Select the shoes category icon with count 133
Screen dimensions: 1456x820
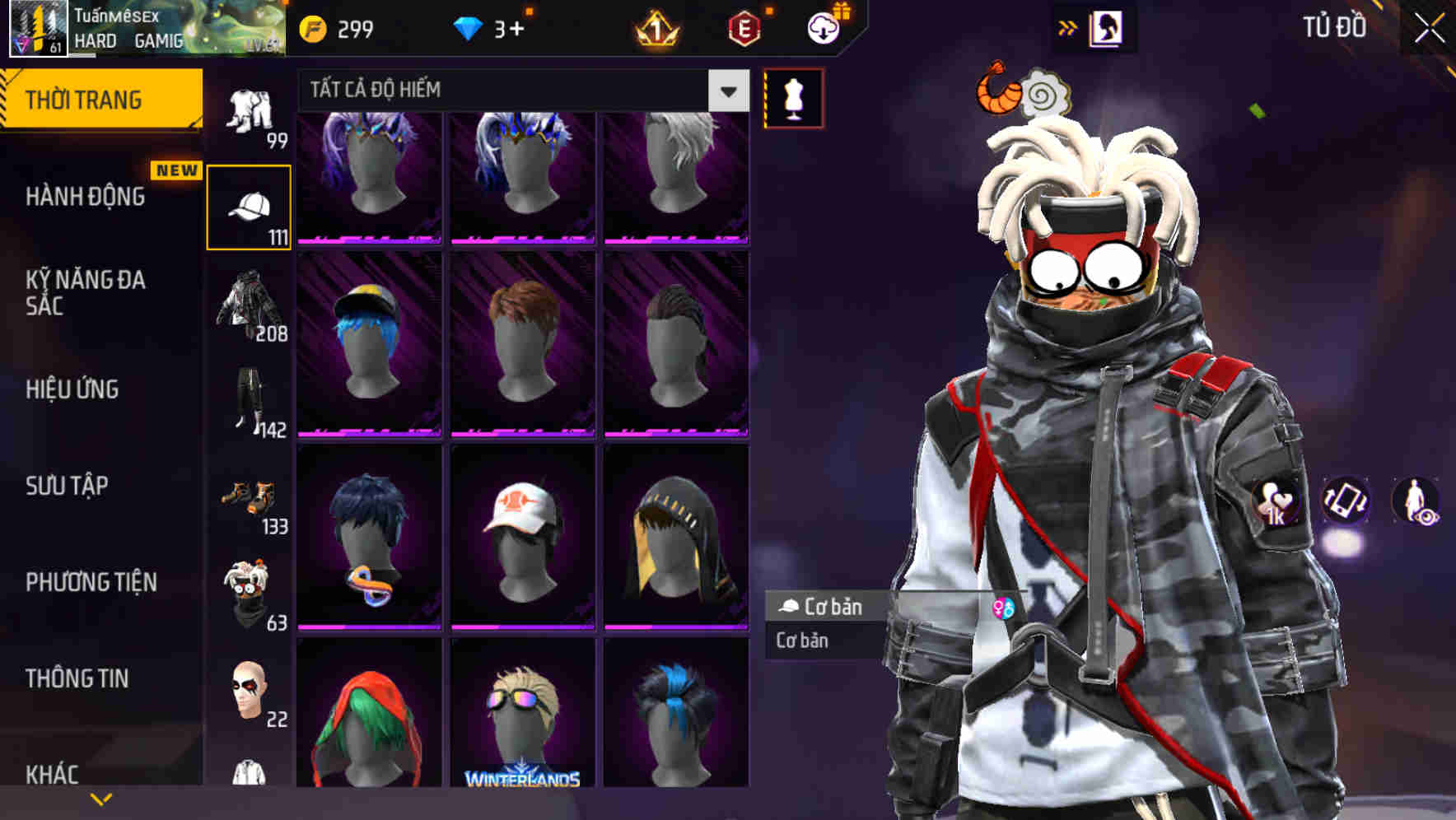[x=248, y=498]
